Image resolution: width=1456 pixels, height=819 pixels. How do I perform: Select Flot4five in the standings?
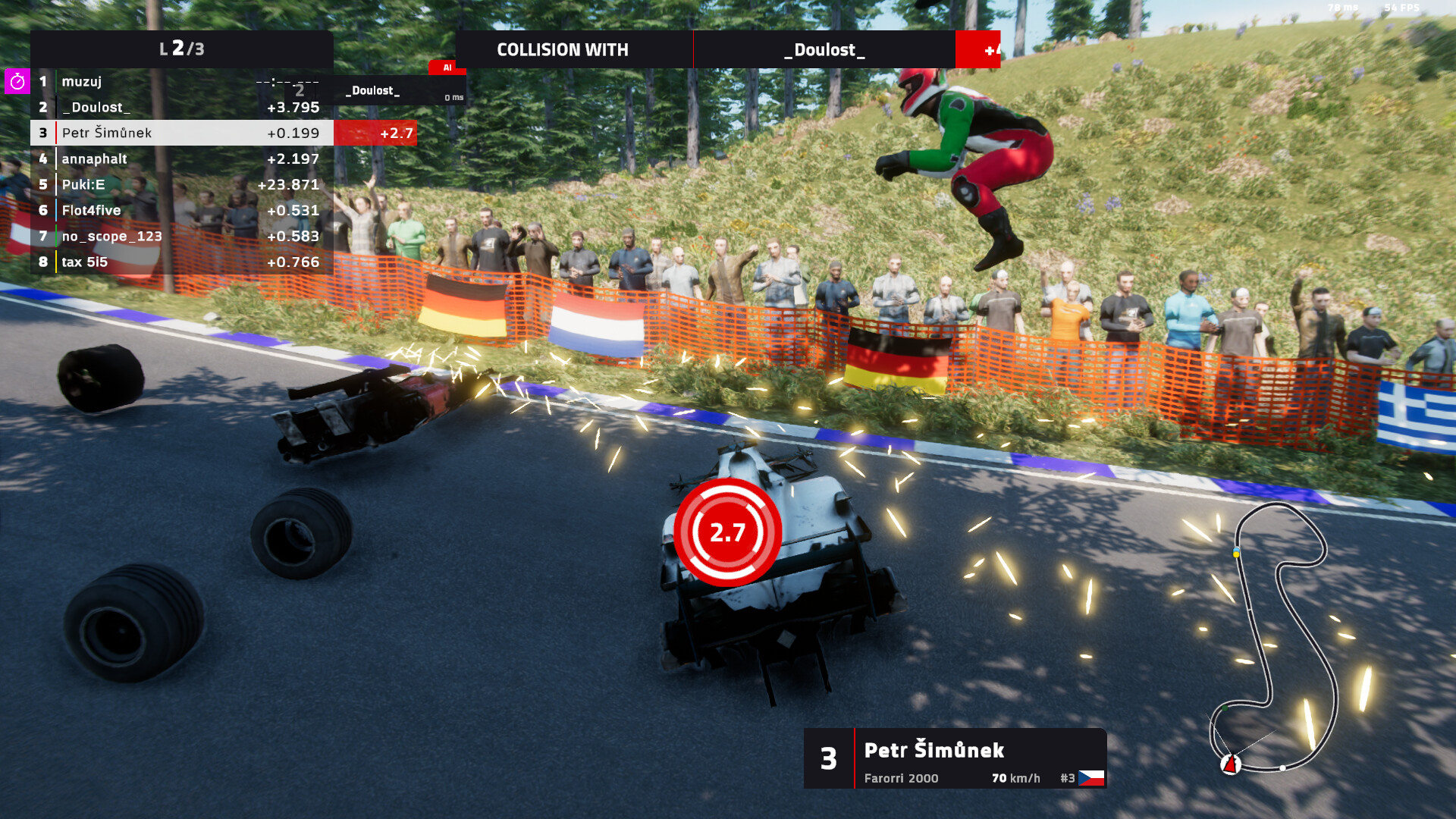[x=182, y=210]
